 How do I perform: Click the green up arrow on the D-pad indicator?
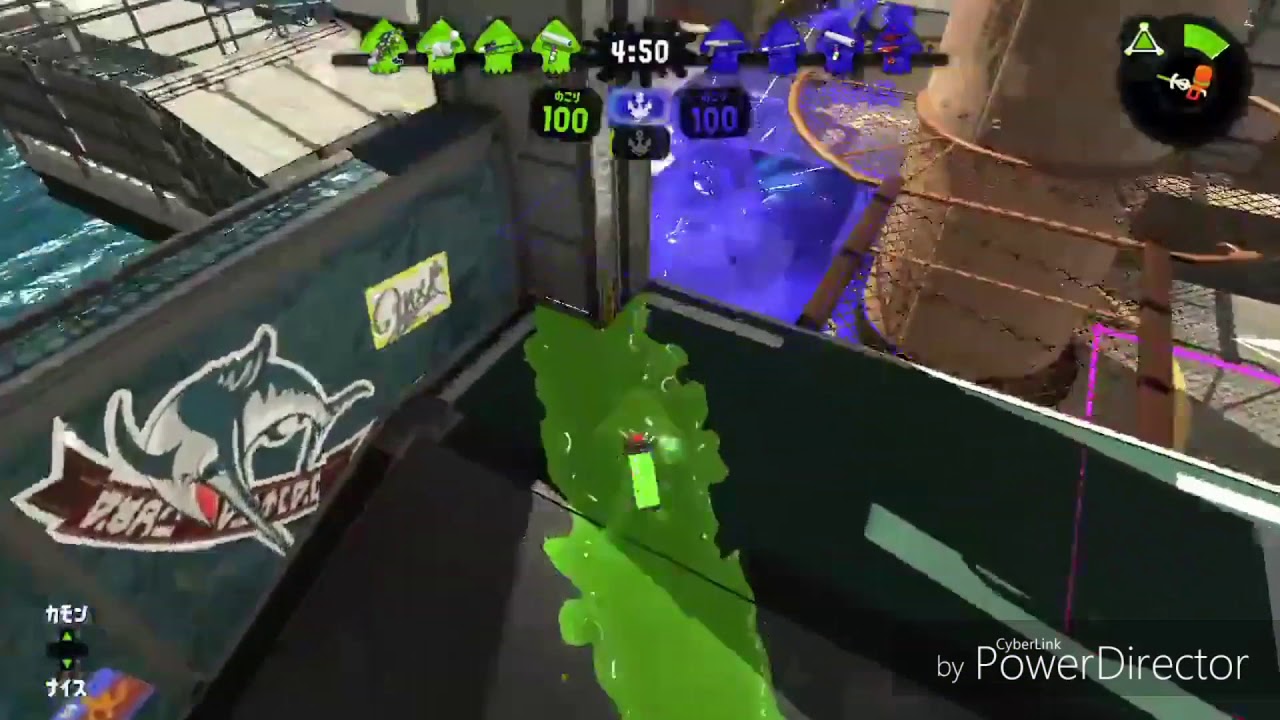click(65, 636)
